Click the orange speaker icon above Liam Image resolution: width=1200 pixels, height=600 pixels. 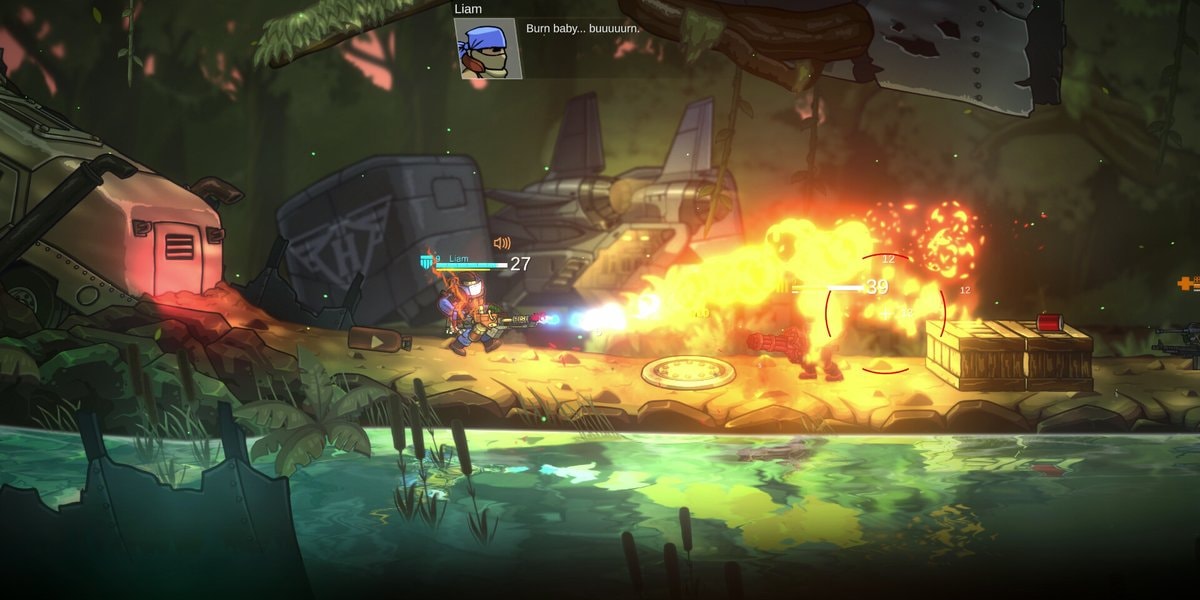click(502, 243)
